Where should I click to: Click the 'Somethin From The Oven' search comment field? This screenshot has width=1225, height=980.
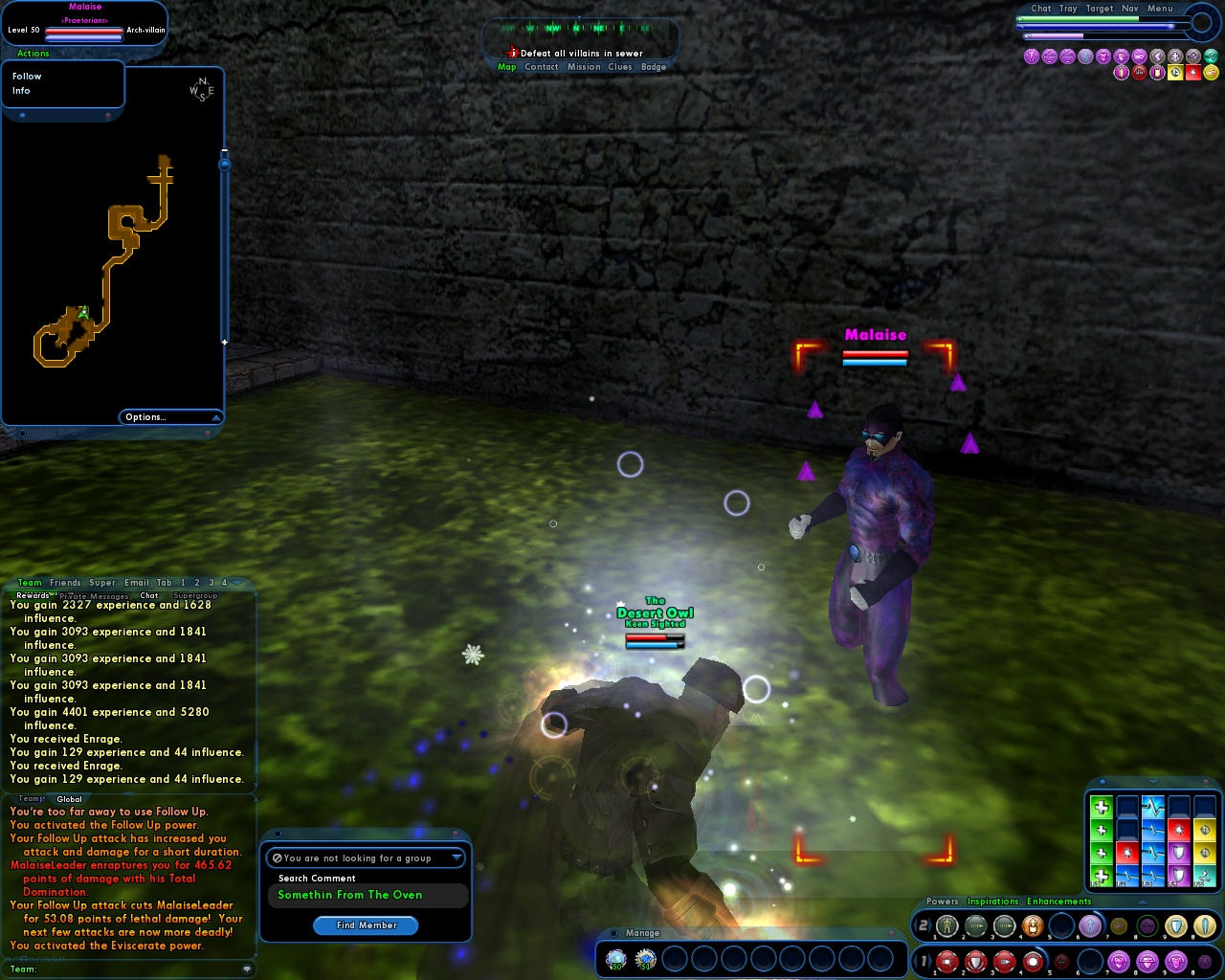click(367, 895)
